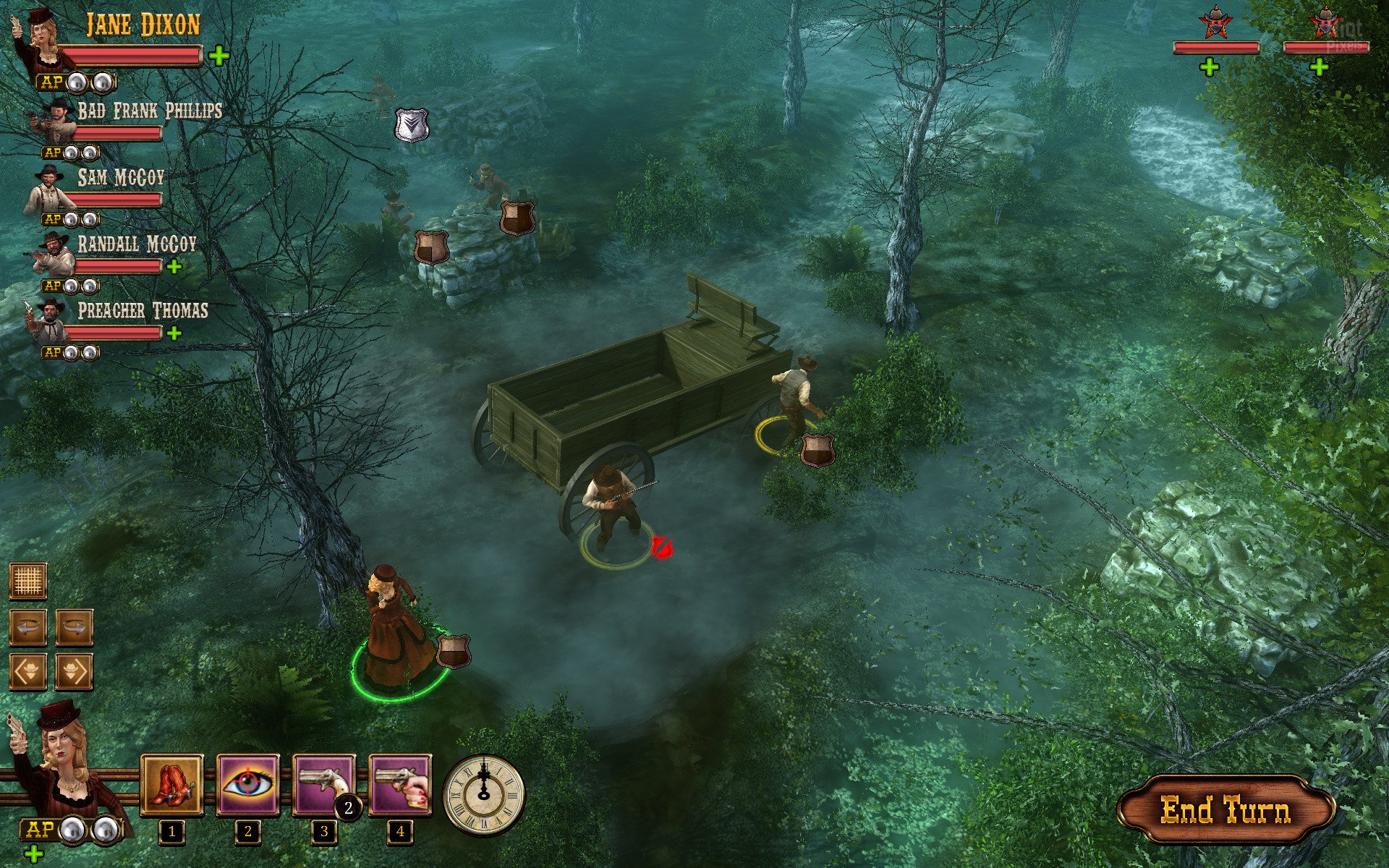Click the first enemy star portrait
Image resolution: width=1389 pixels, height=868 pixels.
[x=1215, y=23]
